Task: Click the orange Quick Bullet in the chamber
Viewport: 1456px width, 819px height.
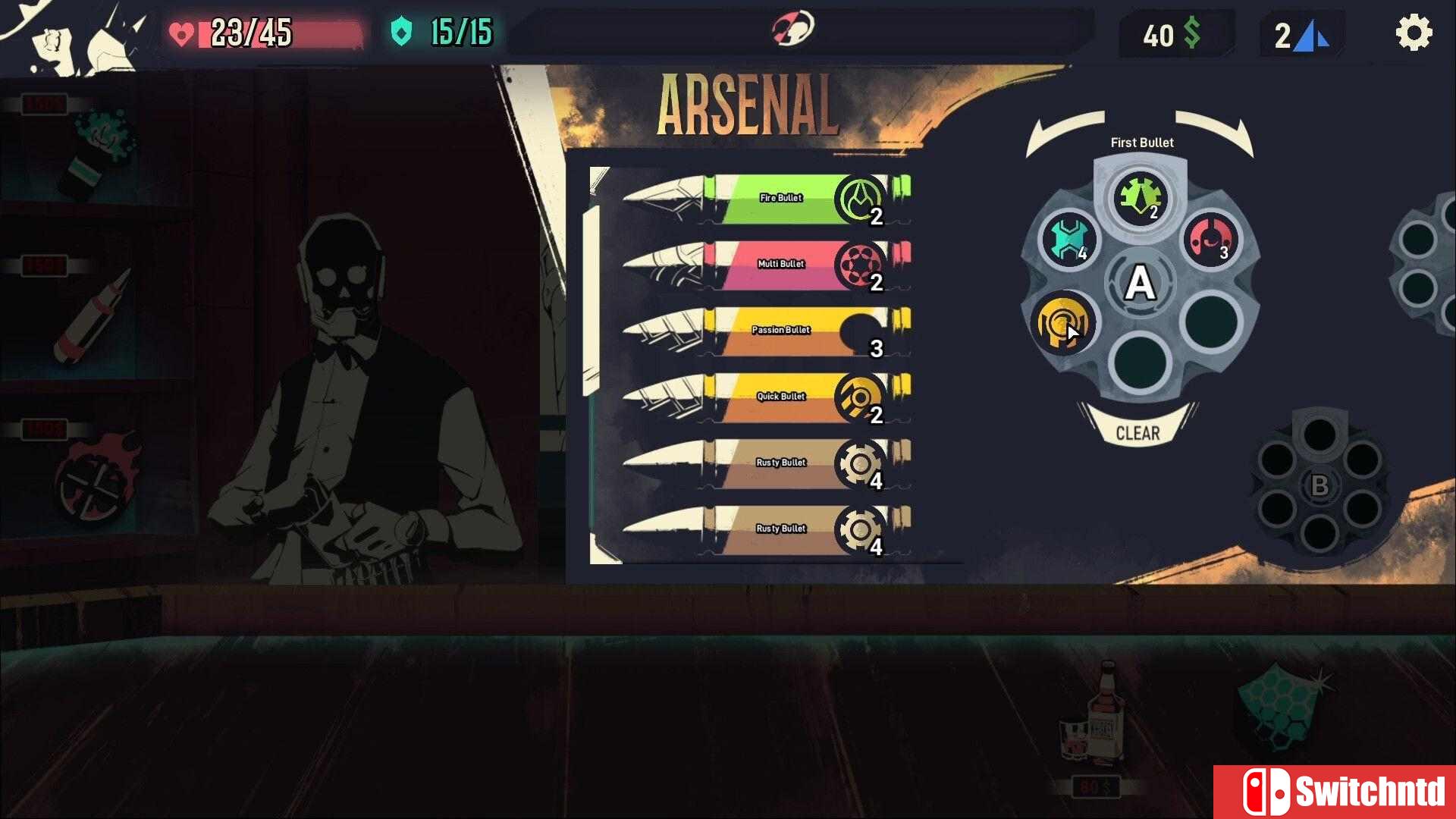Action: (x=1063, y=322)
